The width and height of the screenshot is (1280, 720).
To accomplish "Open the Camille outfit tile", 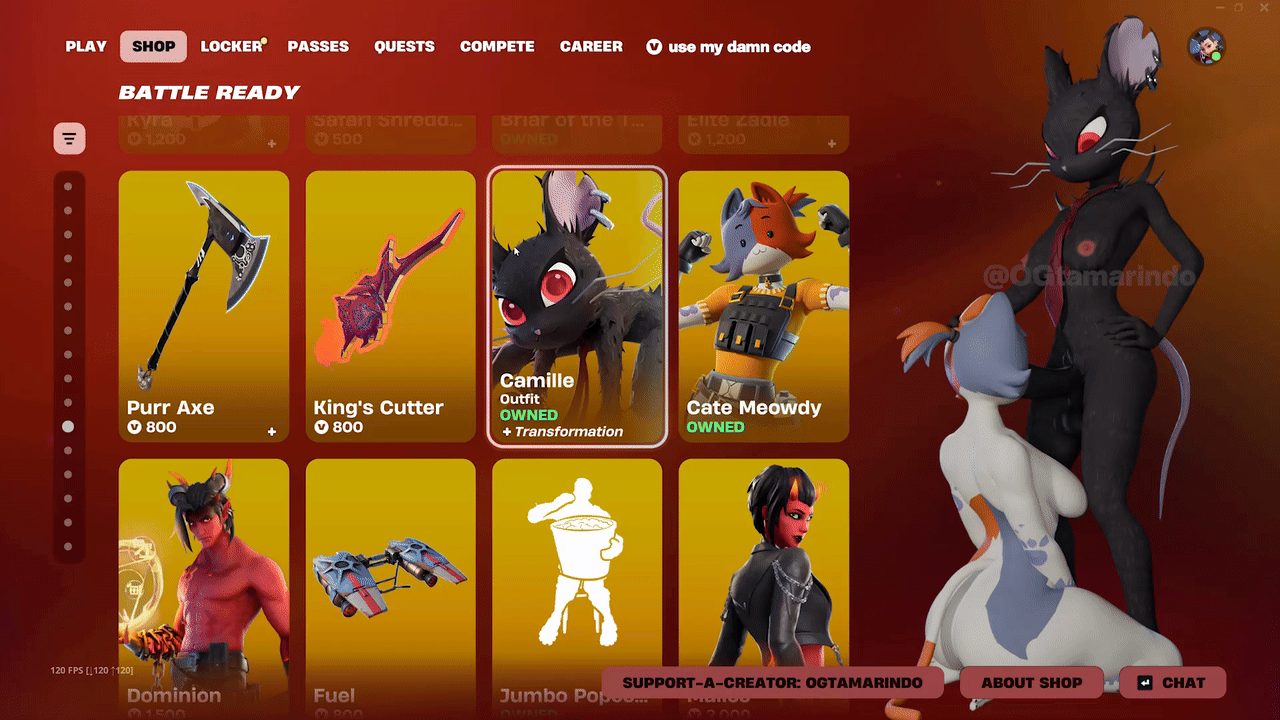I will (x=577, y=306).
